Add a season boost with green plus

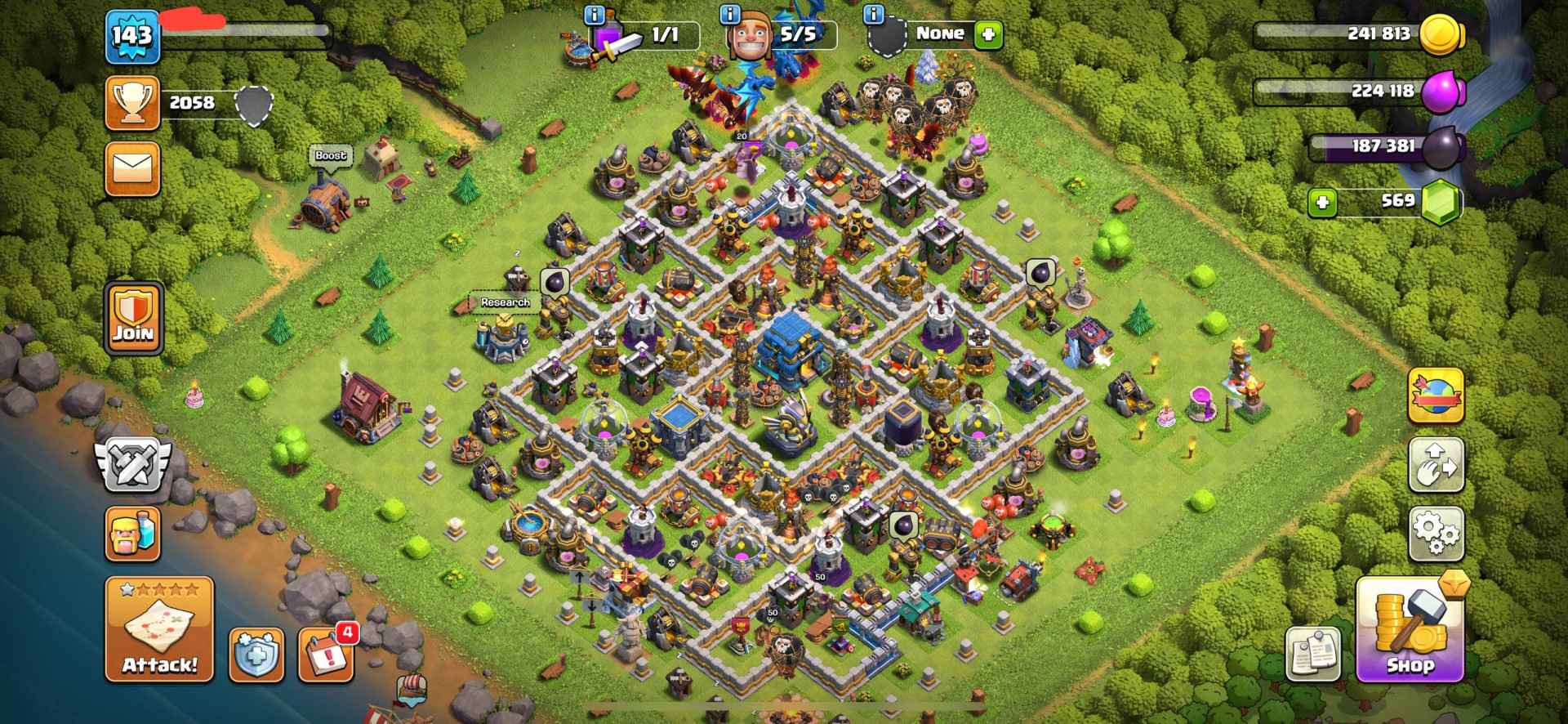[x=988, y=34]
